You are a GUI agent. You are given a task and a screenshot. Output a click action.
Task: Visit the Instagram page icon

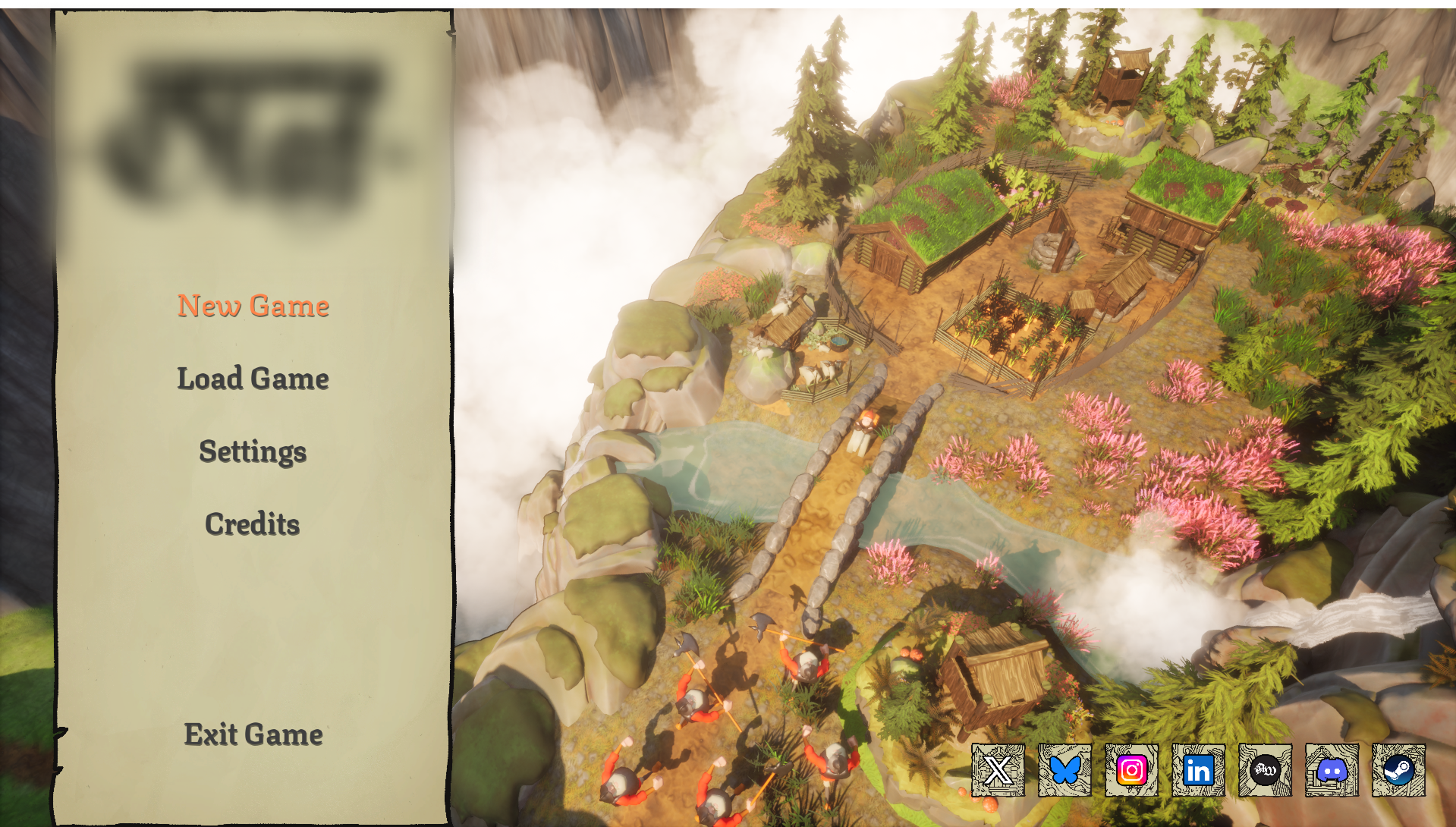[x=1131, y=770]
